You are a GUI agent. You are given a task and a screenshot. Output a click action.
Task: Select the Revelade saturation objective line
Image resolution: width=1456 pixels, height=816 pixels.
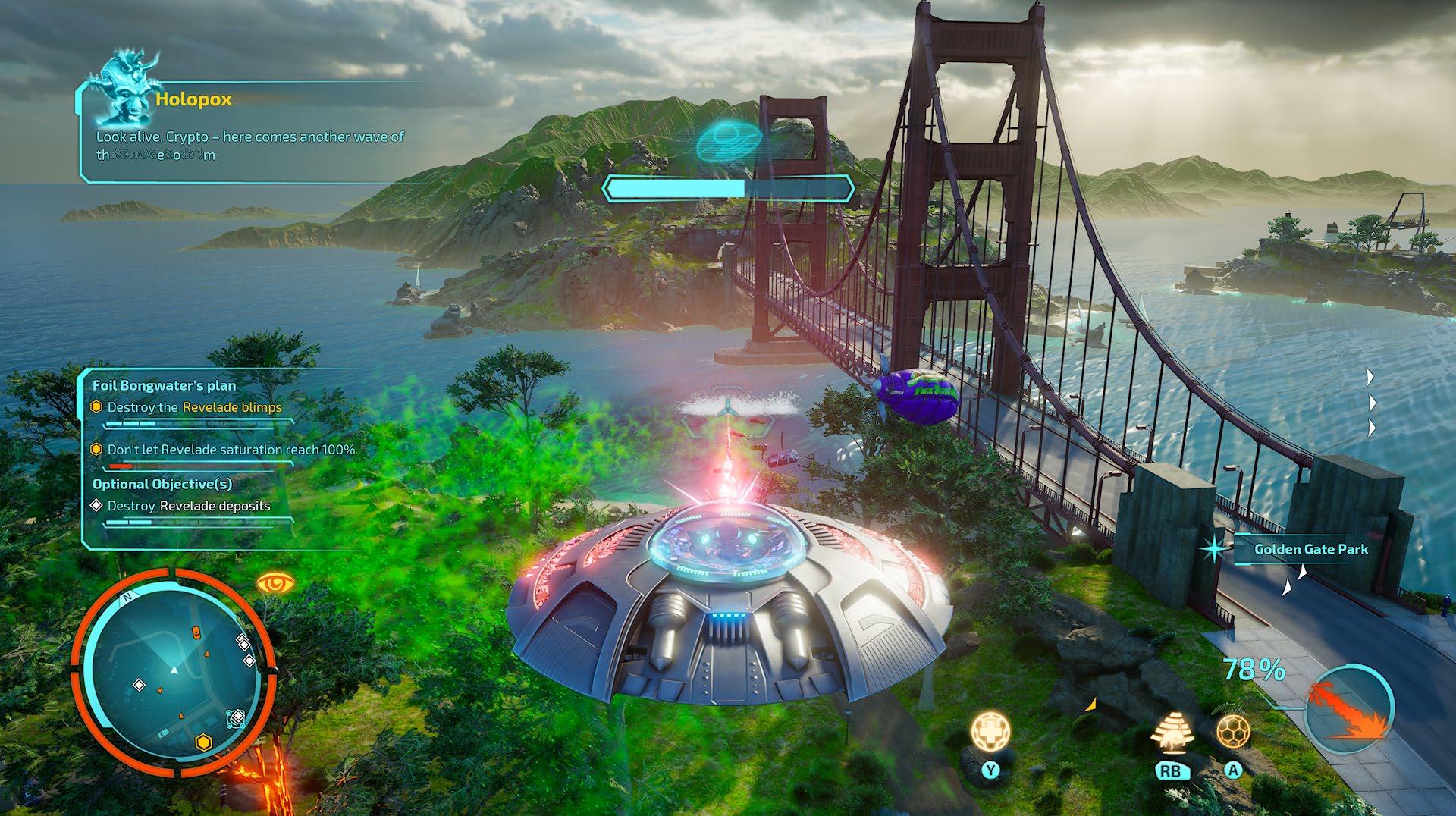tap(231, 450)
